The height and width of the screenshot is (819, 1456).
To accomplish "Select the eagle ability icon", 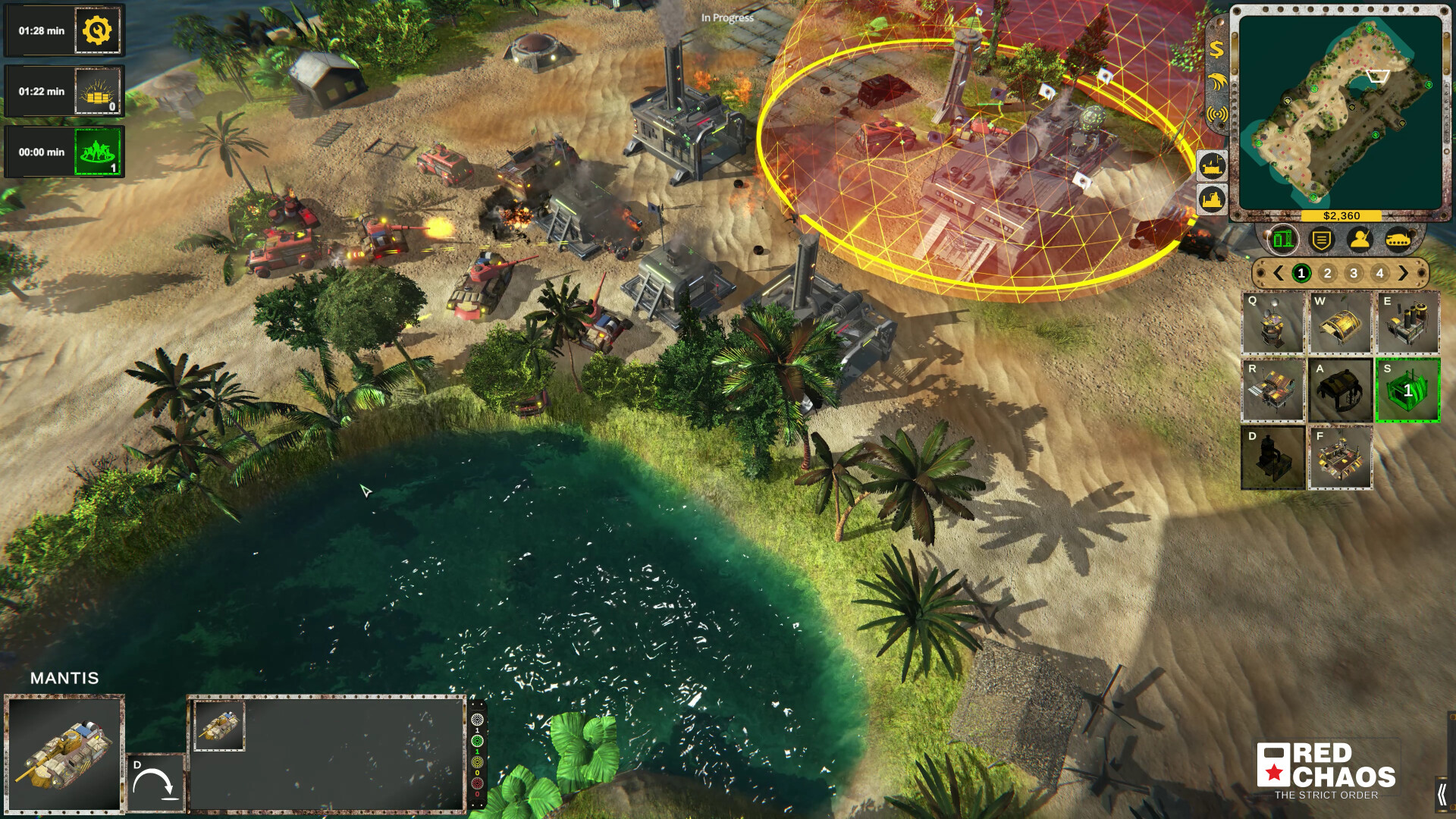I will click(1216, 82).
